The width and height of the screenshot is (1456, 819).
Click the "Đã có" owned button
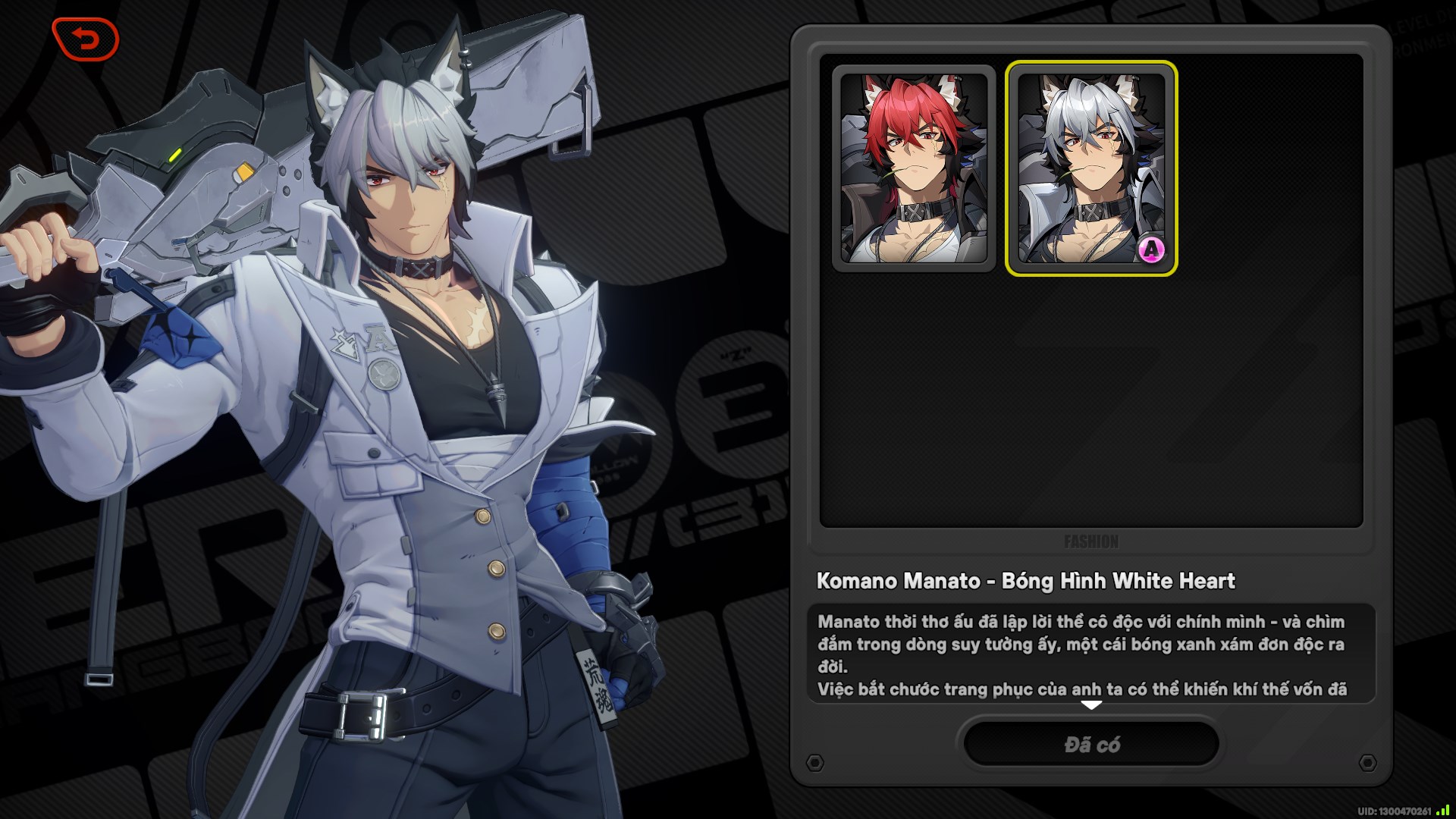[x=1090, y=744]
